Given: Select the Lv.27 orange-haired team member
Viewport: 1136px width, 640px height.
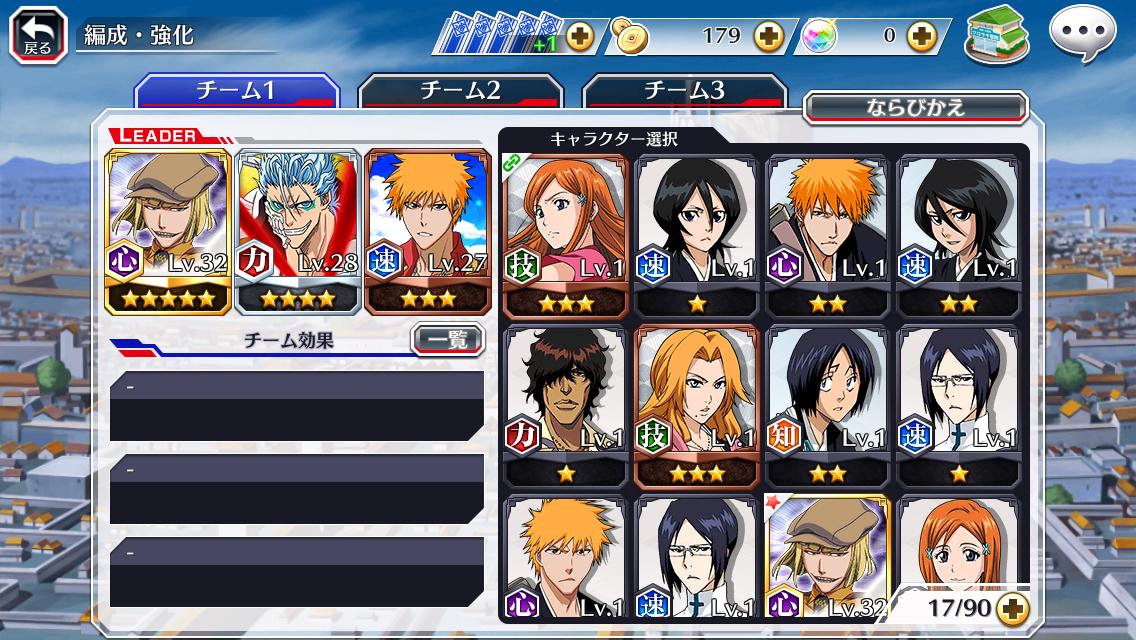Looking at the screenshot, I should pos(427,231).
